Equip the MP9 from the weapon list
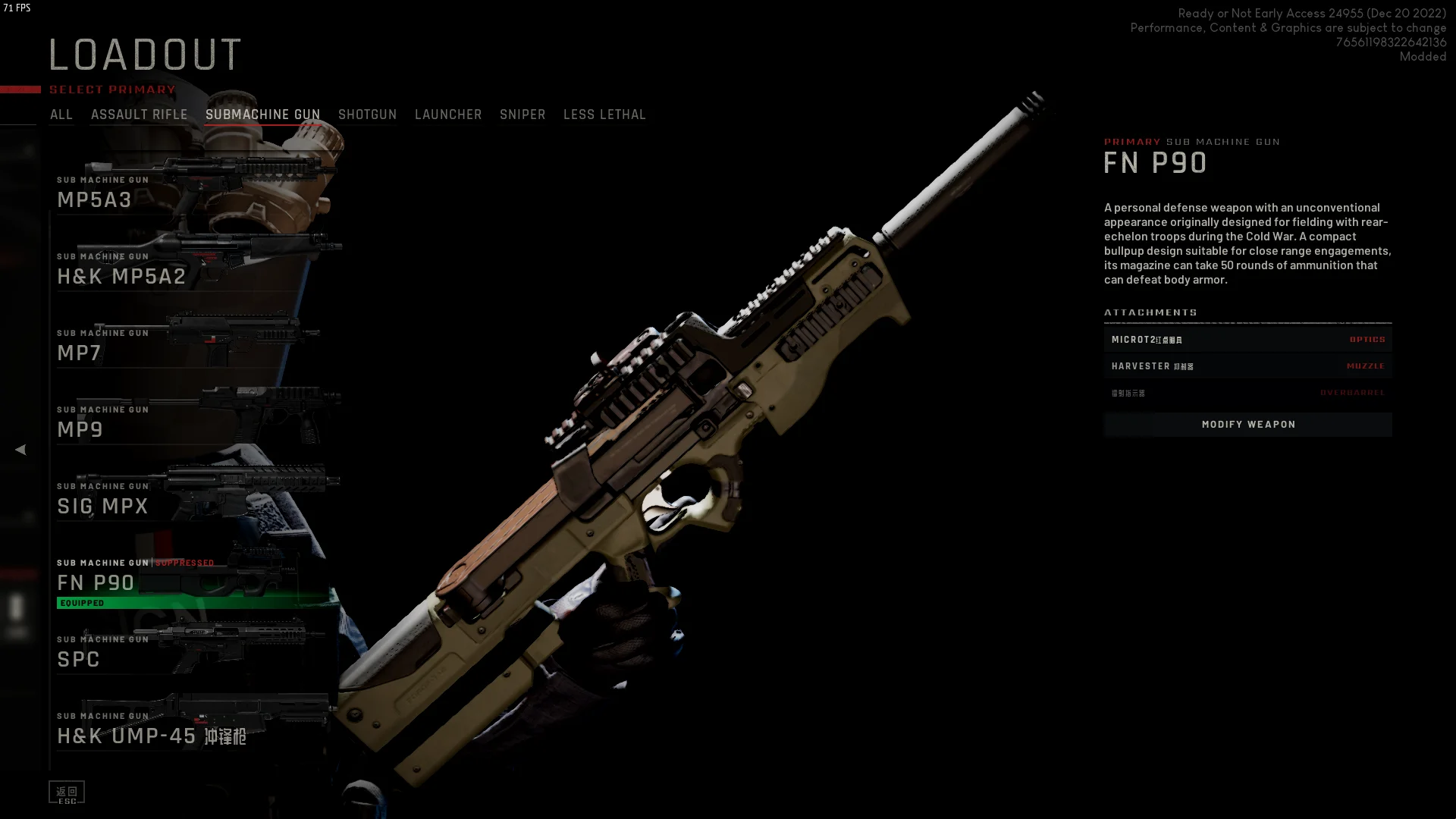Screen dimensions: 1456x819 (x=190, y=421)
